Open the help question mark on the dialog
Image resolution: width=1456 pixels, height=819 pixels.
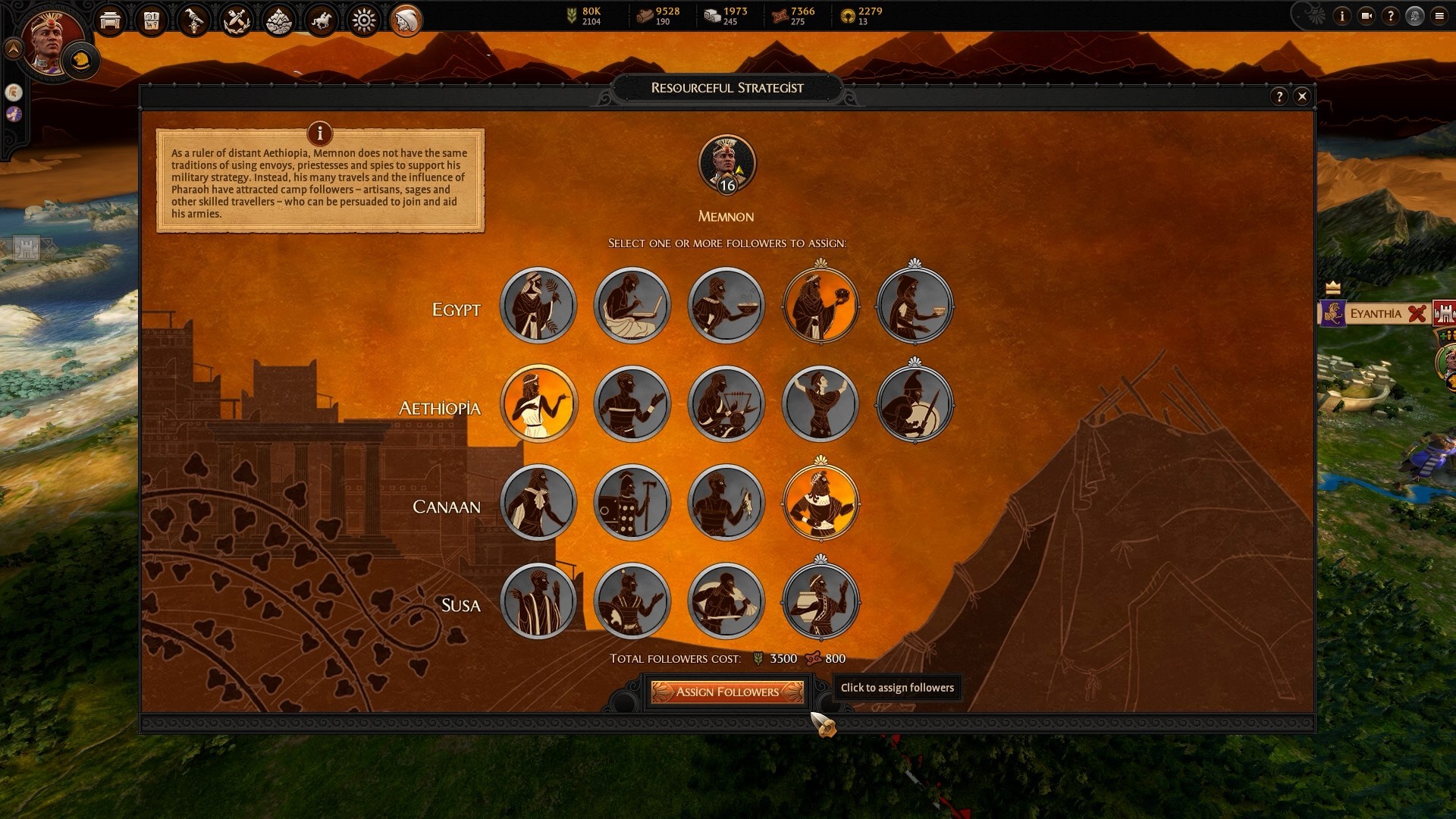pyautogui.click(x=1281, y=96)
